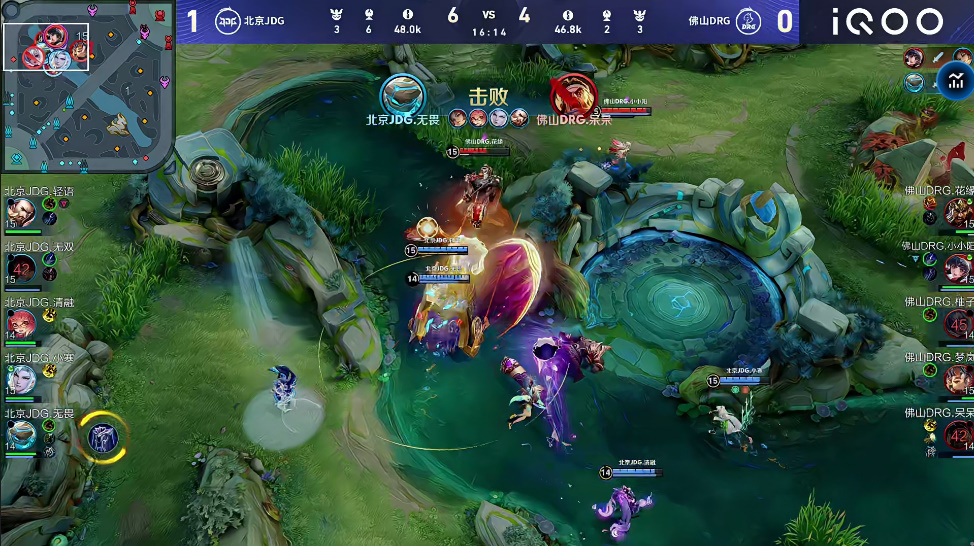Click the yellow-ringed skill icon beside 无畏
This screenshot has width=974, height=546.
coord(102,436)
